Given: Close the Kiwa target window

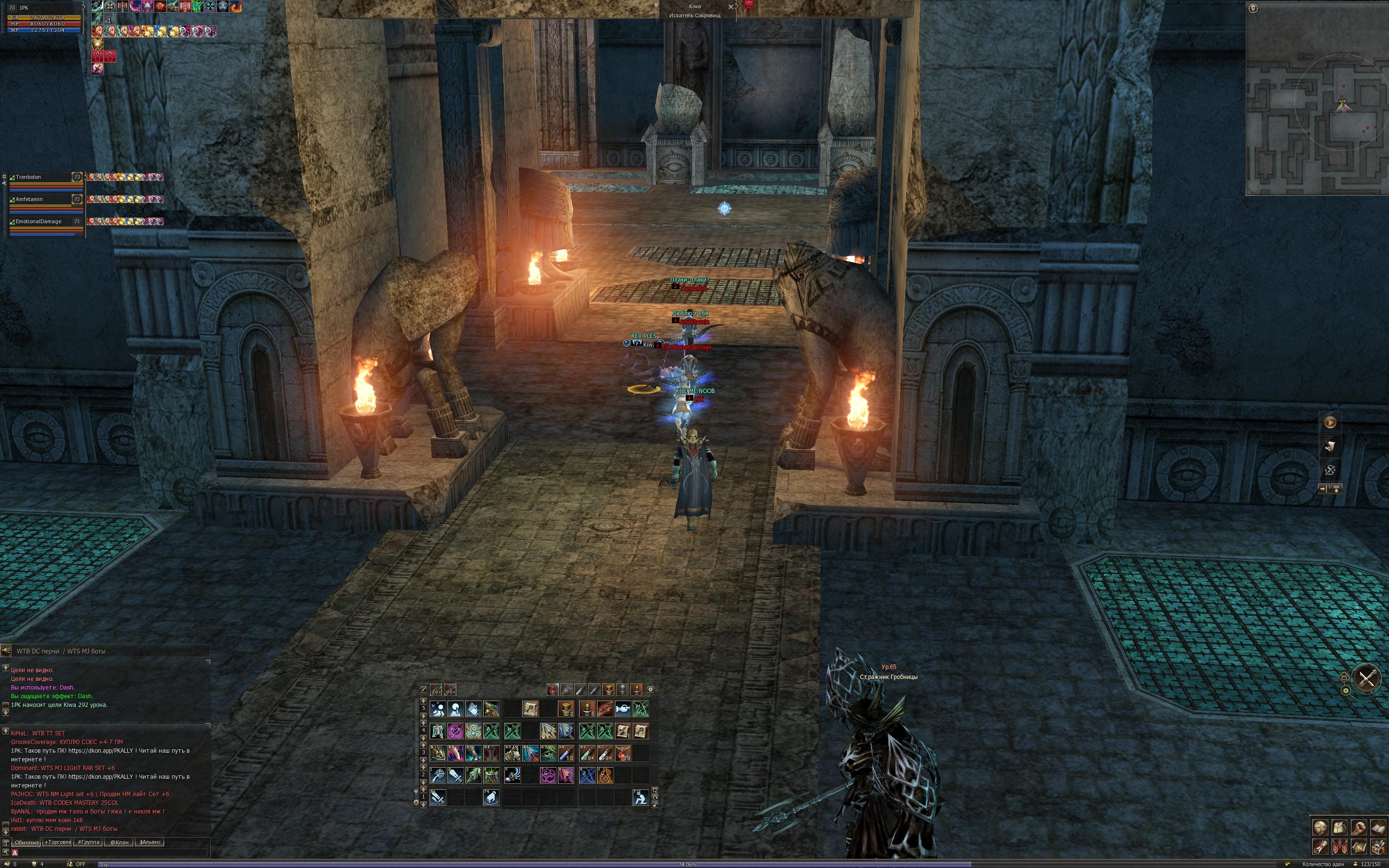Looking at the screenshot, I should coord(731,7).
